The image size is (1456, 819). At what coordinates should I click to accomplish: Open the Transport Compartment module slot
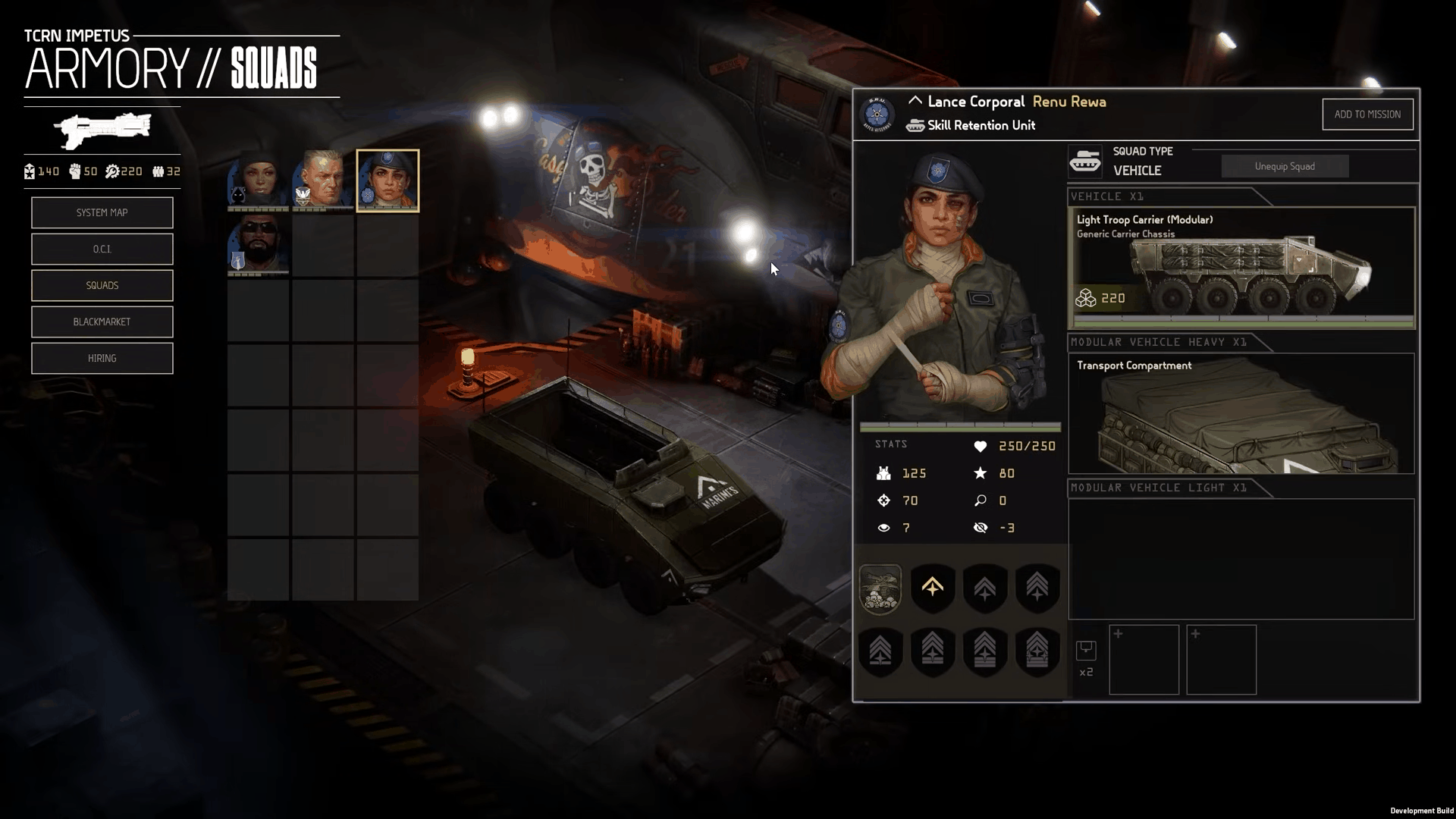(x=1241, y=413)
